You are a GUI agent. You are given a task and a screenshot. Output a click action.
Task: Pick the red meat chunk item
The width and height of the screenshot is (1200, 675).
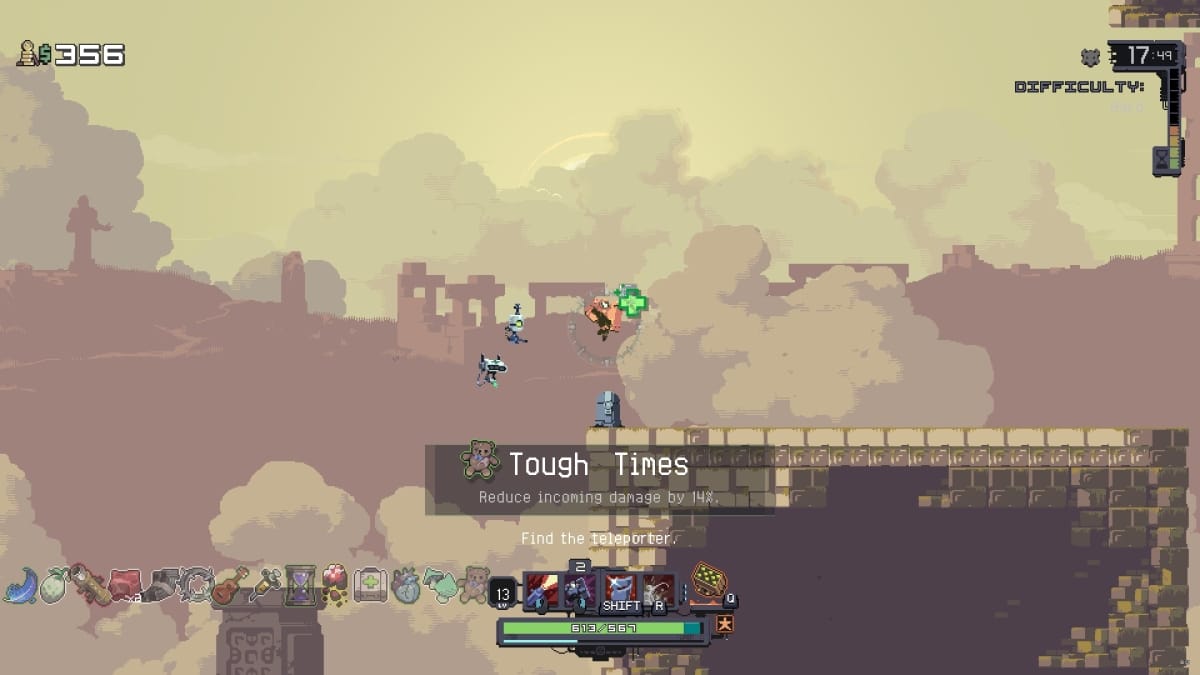tap(124, 587)
